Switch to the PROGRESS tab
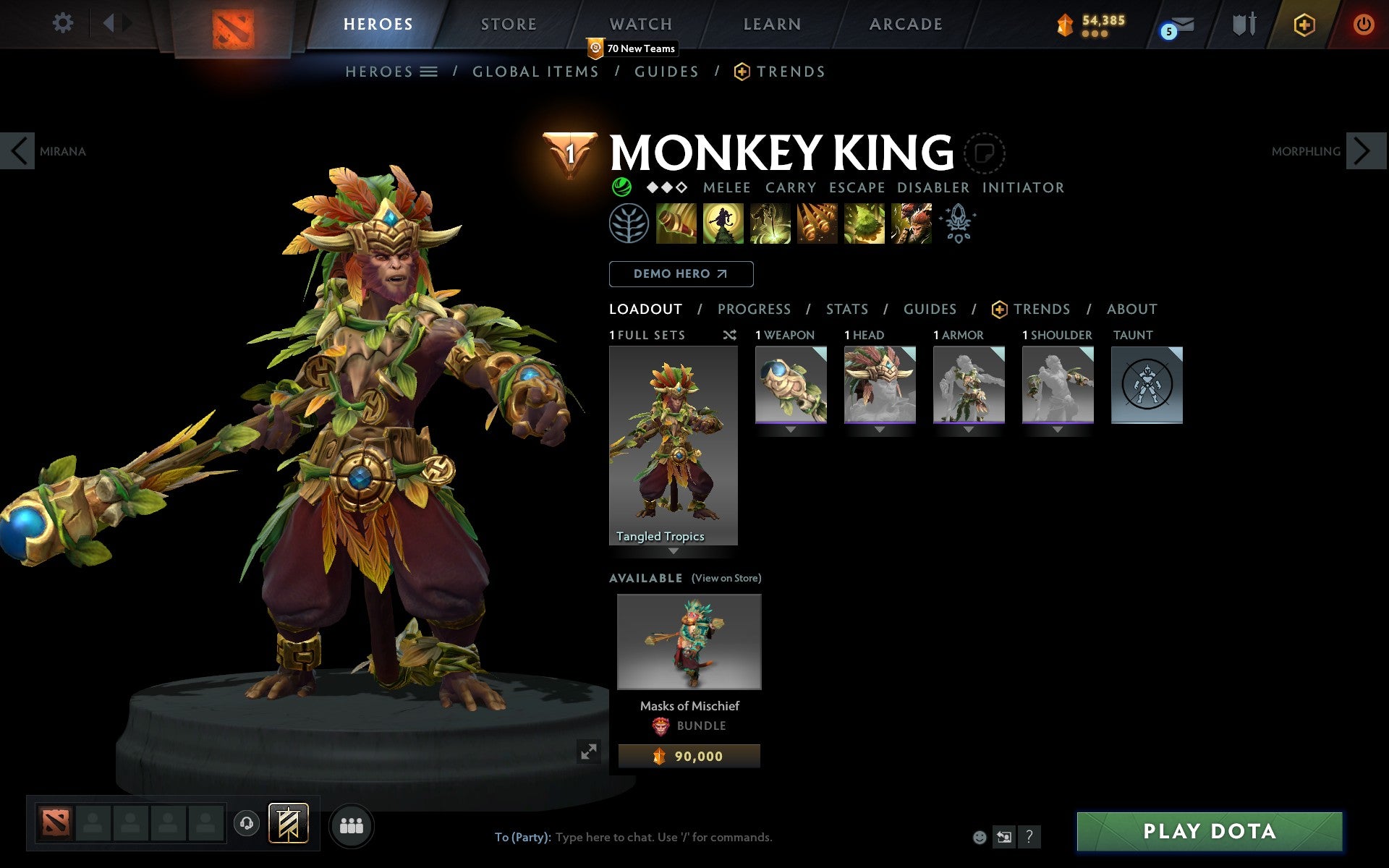The image size is (1389, 868). point(754,309)
